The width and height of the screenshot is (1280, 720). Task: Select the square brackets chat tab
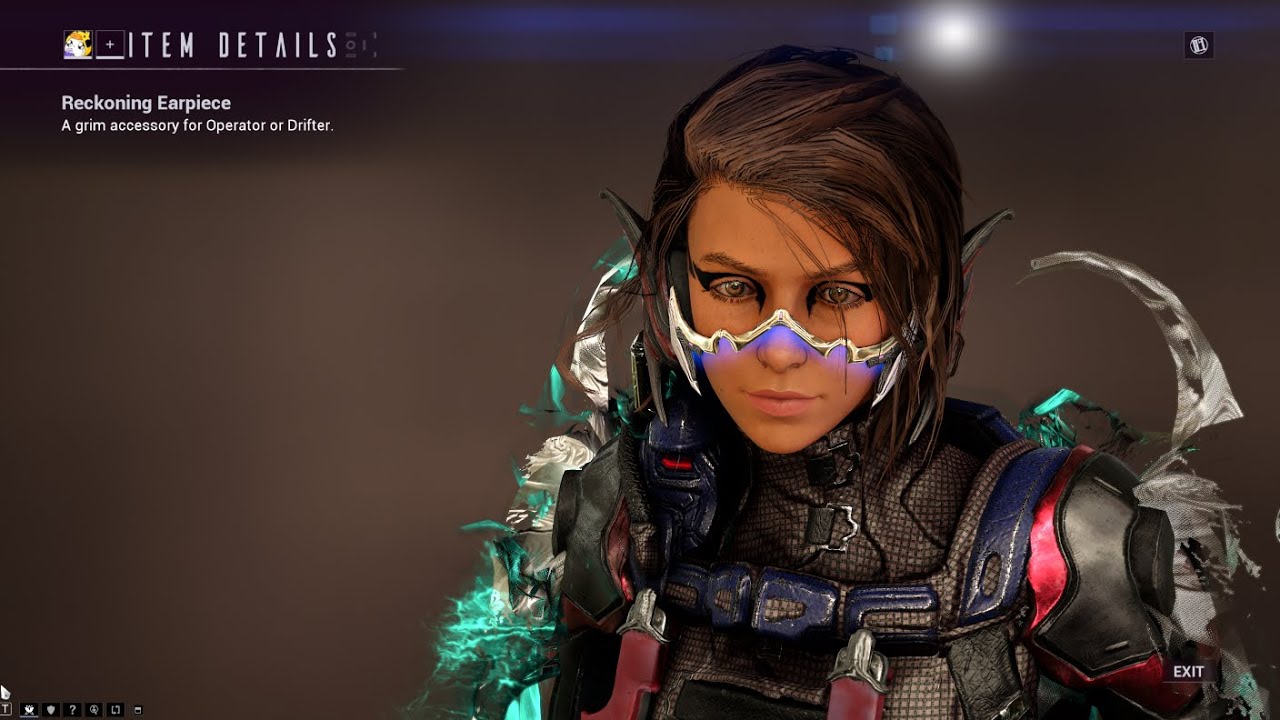pos(115,710)
